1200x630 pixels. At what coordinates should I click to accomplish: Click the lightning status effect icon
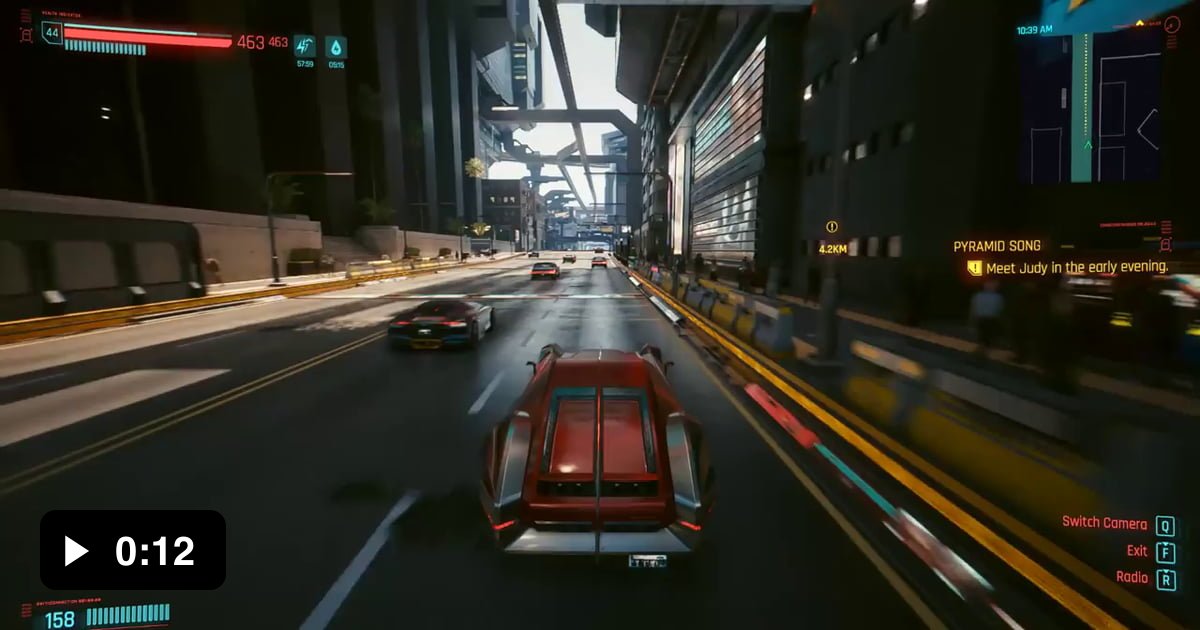pyautogui.click(x=304, y=46)
